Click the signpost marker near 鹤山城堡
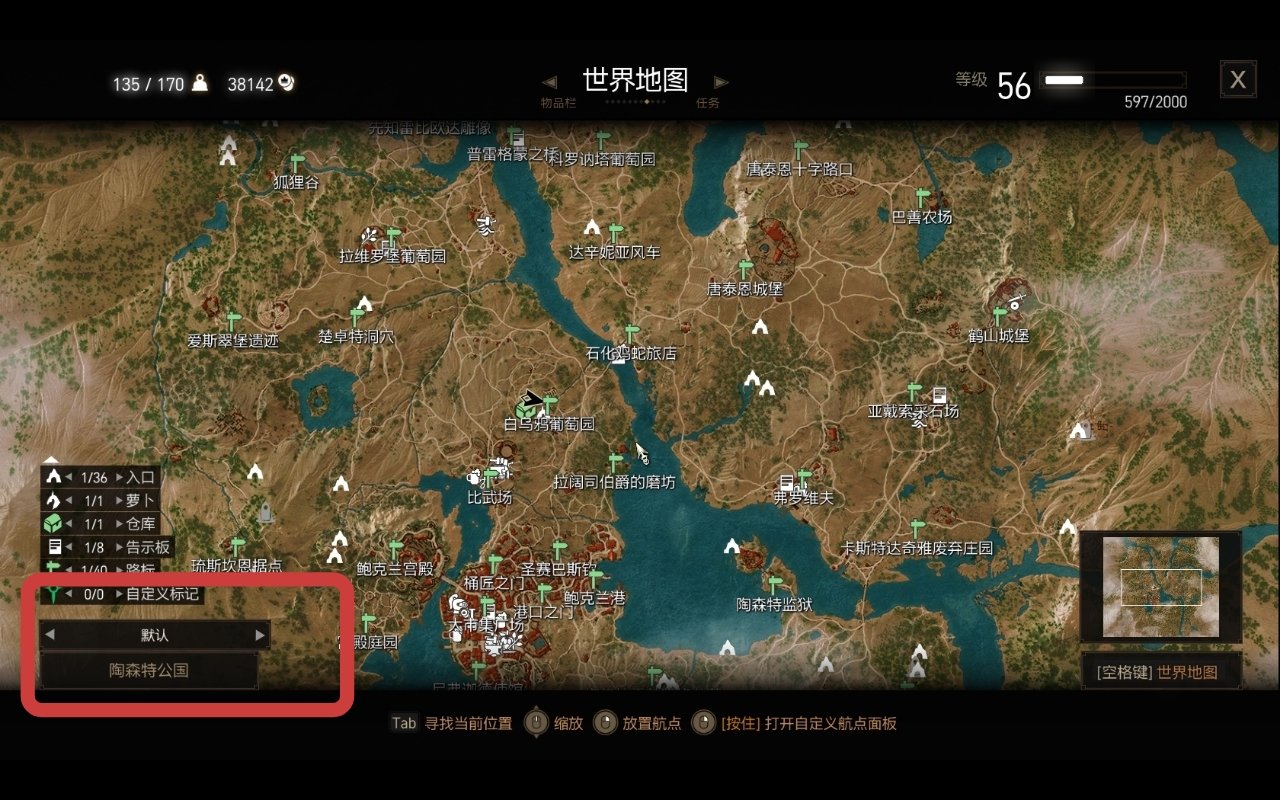1280x800 pixels. [1000, 313]
